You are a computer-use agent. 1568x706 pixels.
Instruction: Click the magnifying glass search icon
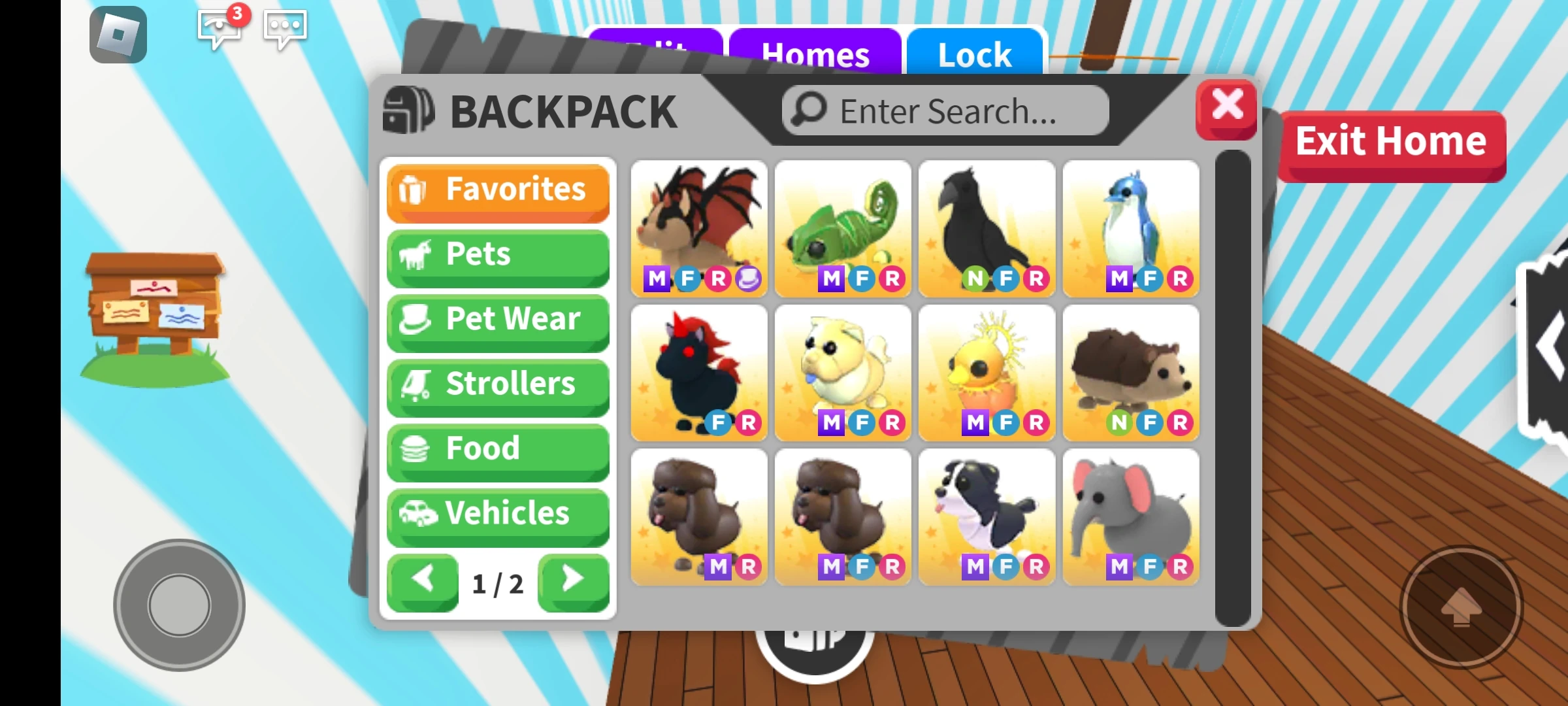click(x=809, y=109)
